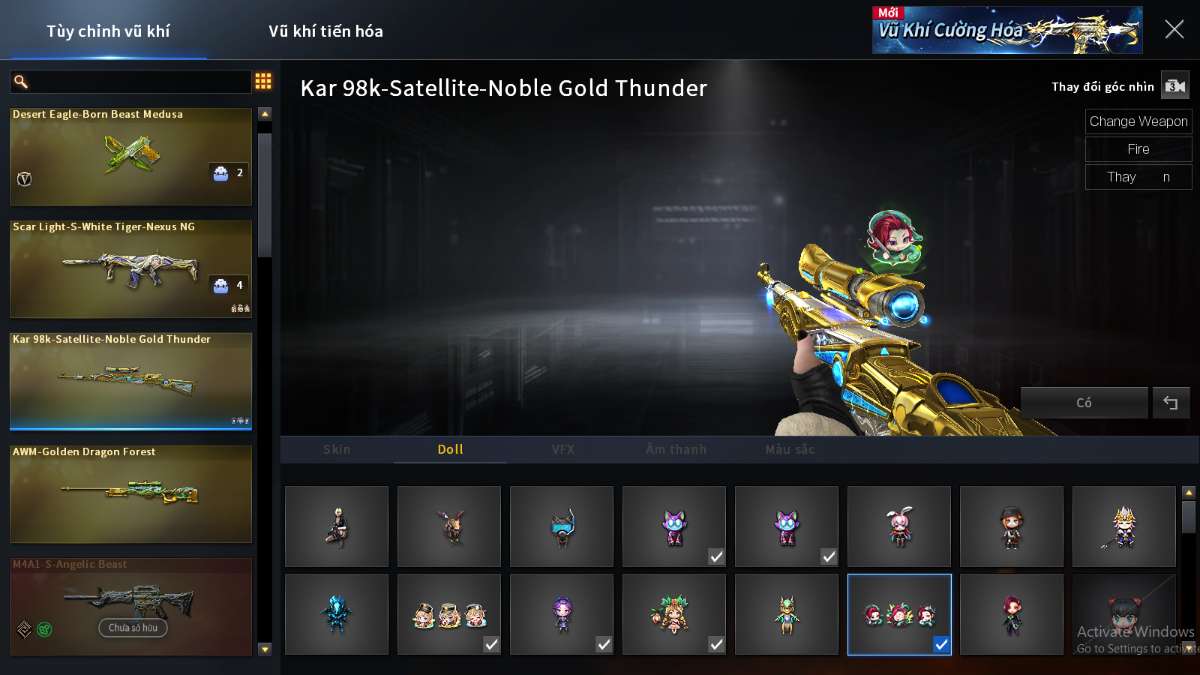The image size is (1200, 675).
Task: Change the camera view angle icon
Action: coord(1174,86)
